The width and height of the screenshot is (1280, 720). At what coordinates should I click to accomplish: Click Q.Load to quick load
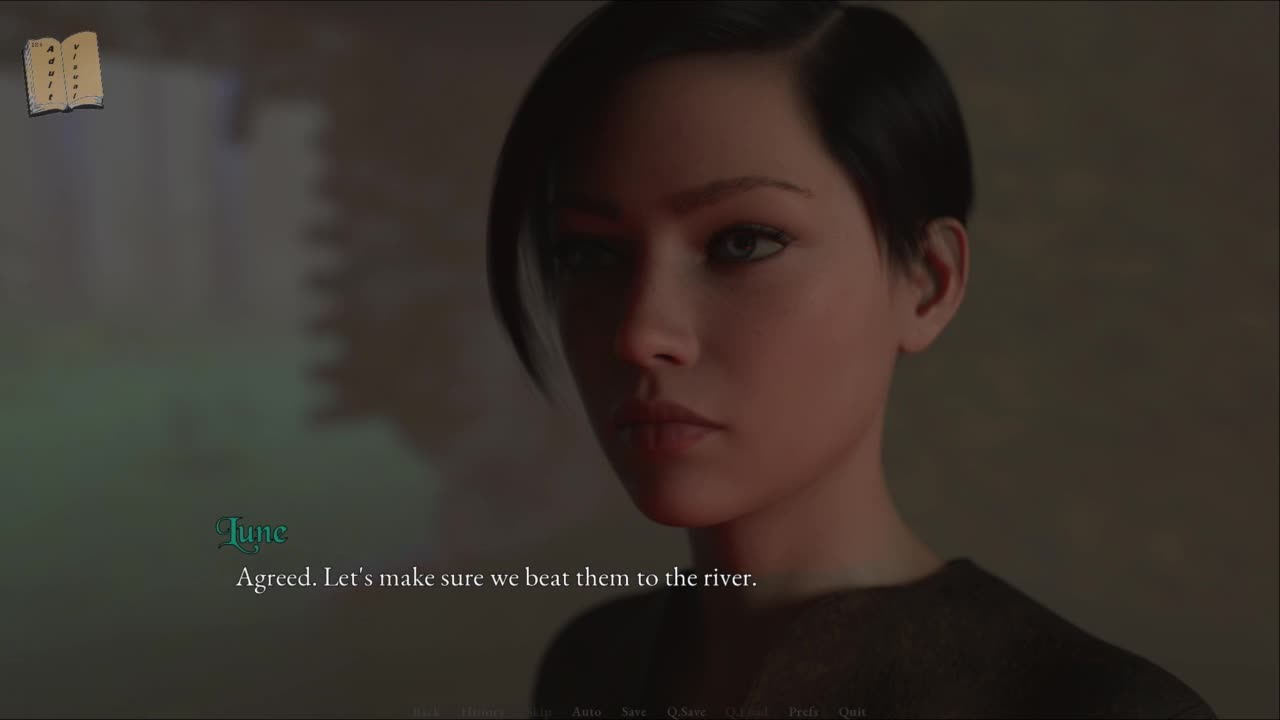point(746,712)
